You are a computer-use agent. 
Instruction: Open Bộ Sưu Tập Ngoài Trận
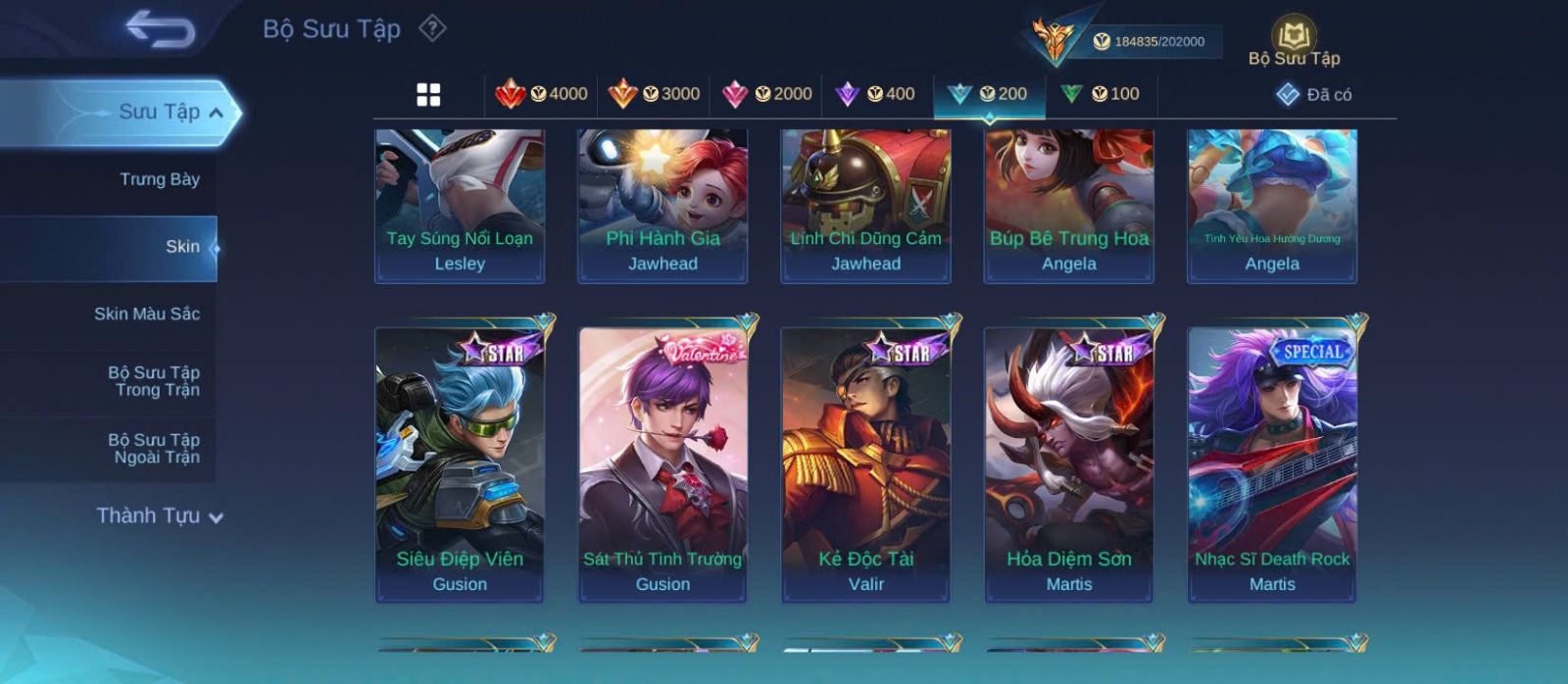coord(155,449)
